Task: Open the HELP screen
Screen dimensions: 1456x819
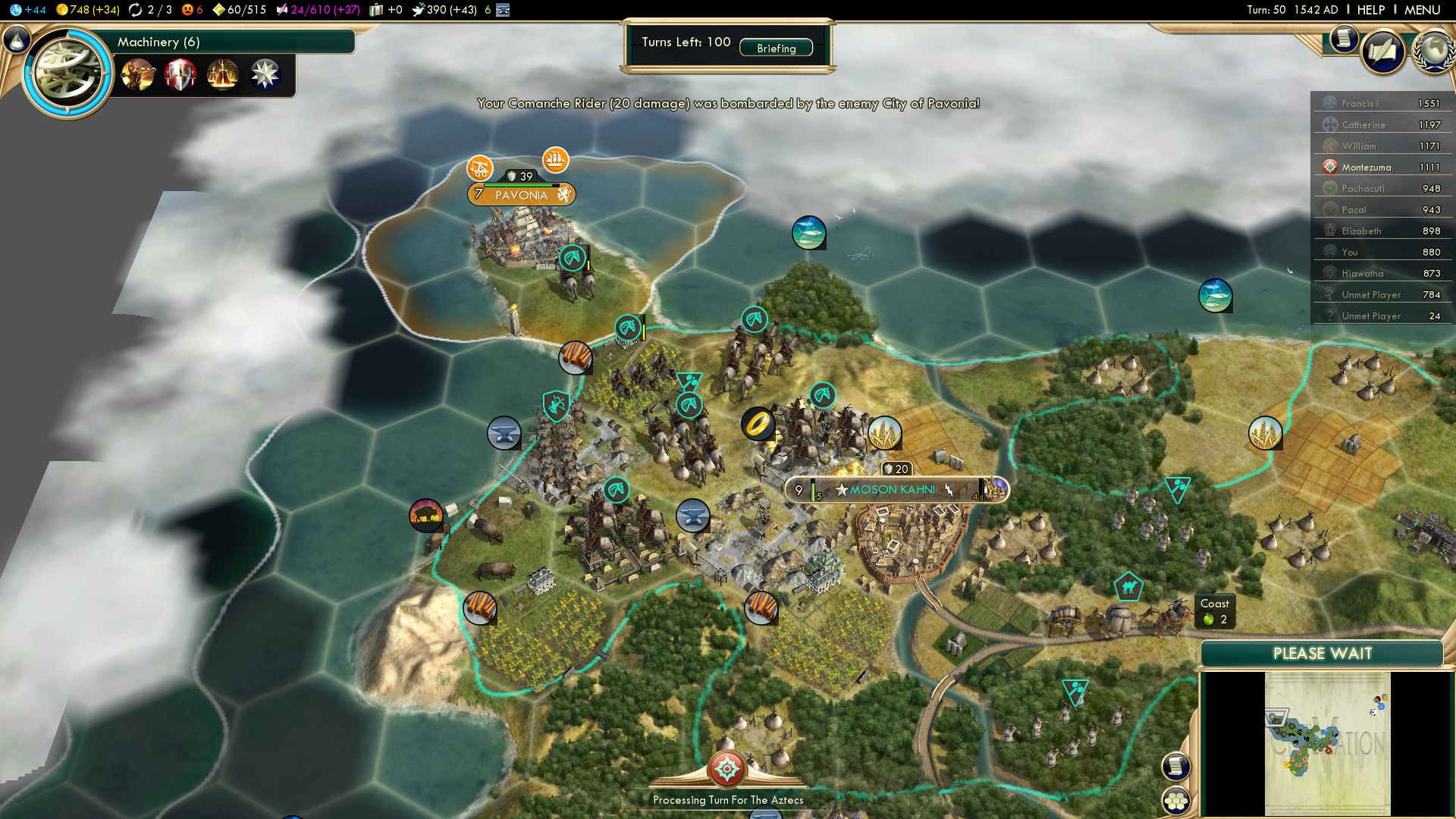Action: tap(1370, 10)
